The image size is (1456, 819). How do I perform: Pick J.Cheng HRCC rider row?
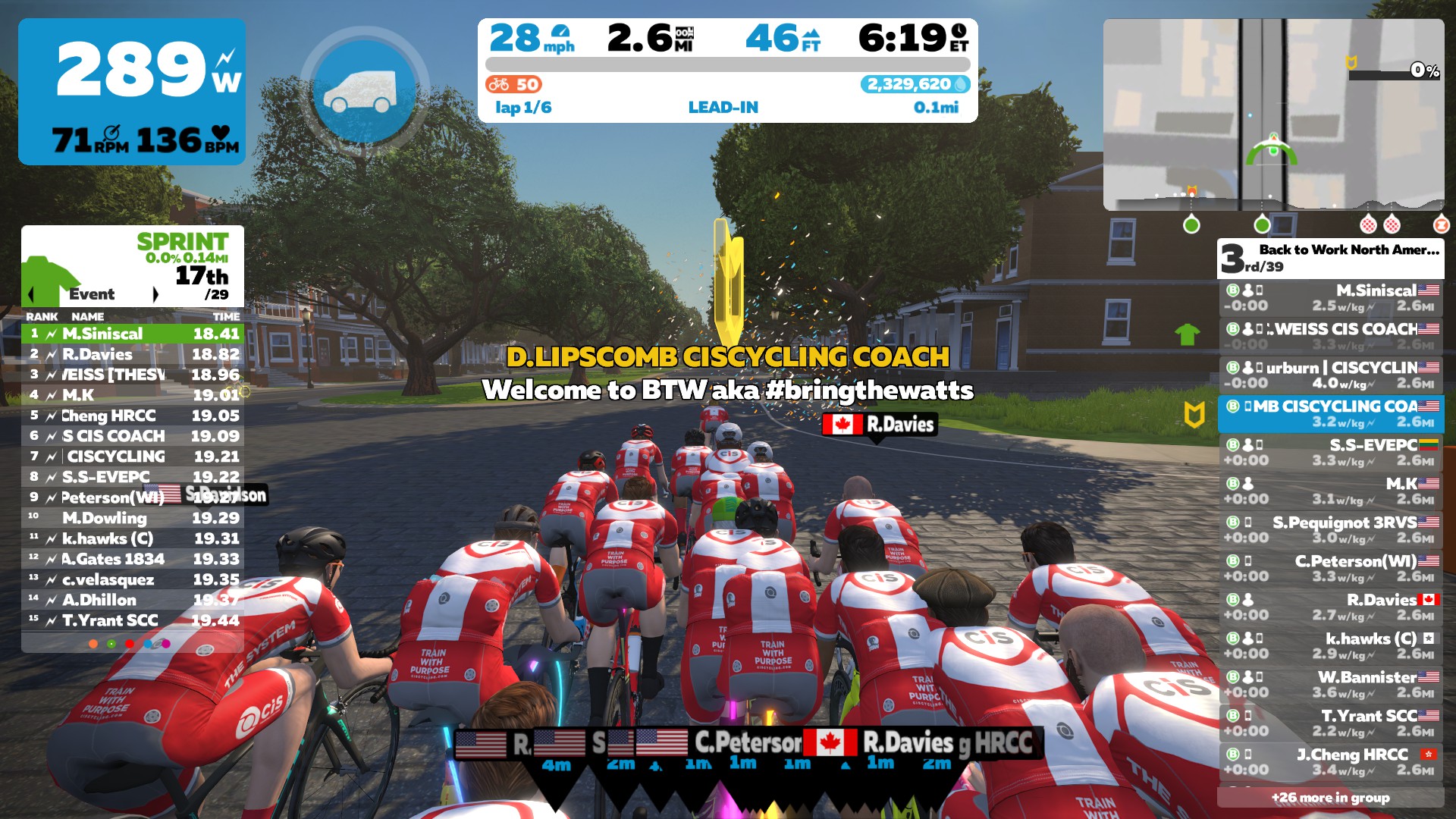[1331, 761]
